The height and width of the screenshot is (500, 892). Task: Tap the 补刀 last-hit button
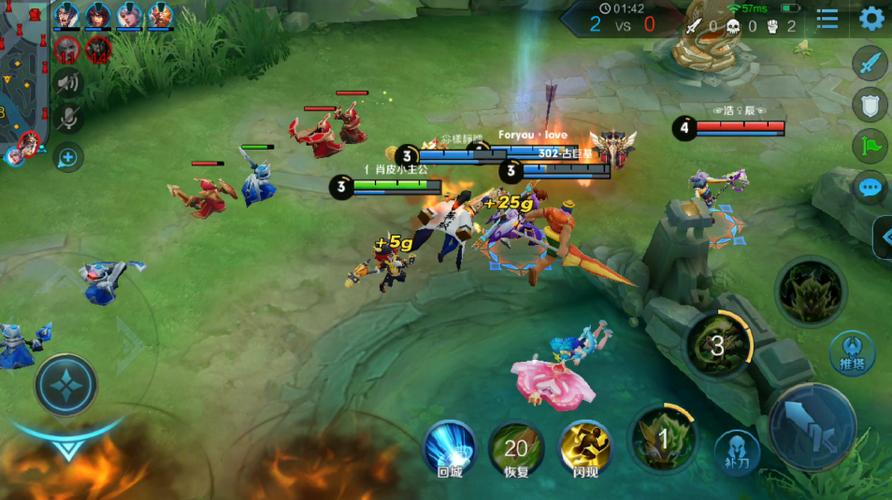pos(737,451)
